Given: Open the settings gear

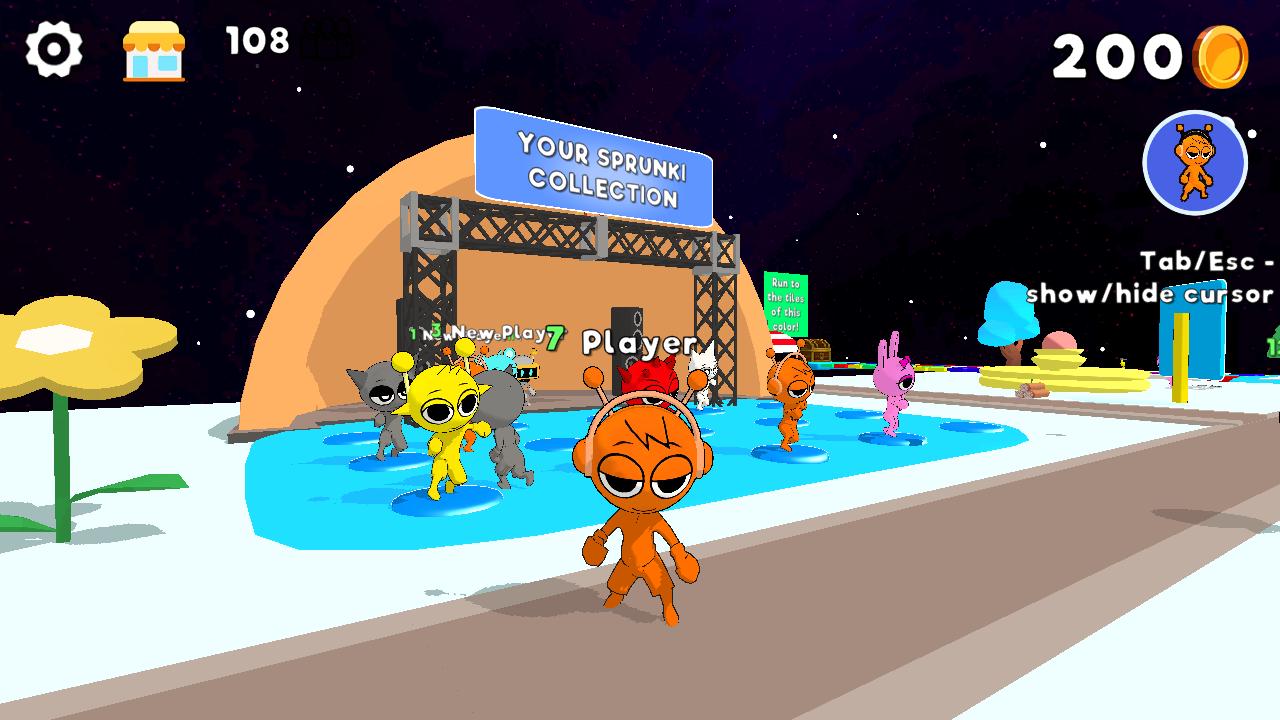Looking at the screenshot, I should point(55,47).
